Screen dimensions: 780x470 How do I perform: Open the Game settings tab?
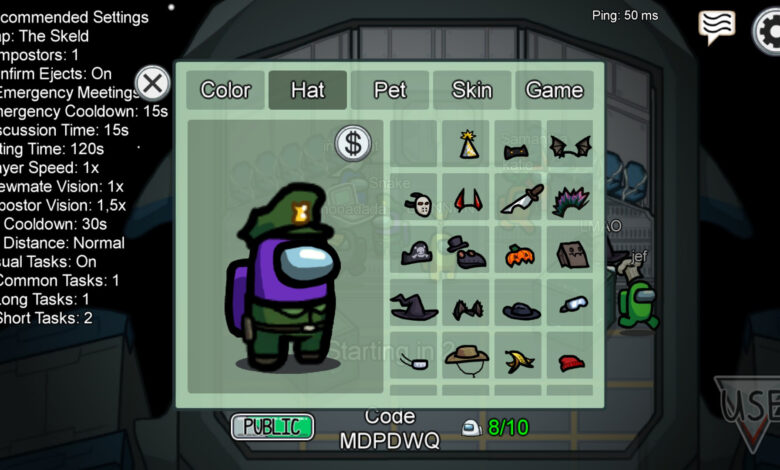point(554,90)
